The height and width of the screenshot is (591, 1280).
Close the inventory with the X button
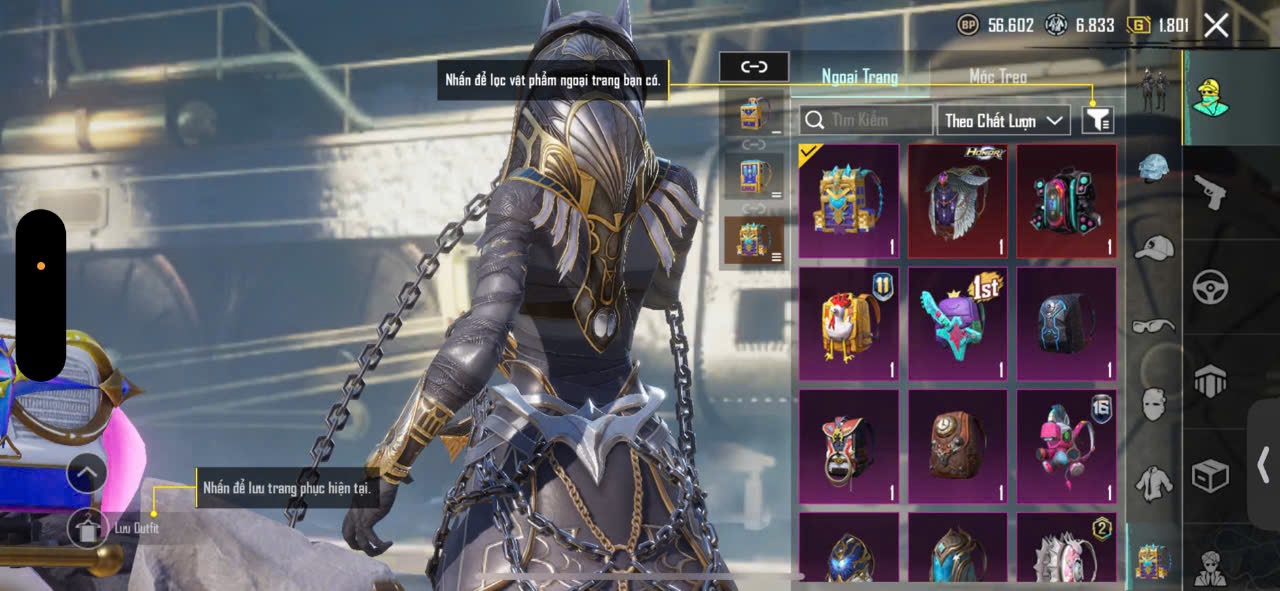[x=1216, y=25]
